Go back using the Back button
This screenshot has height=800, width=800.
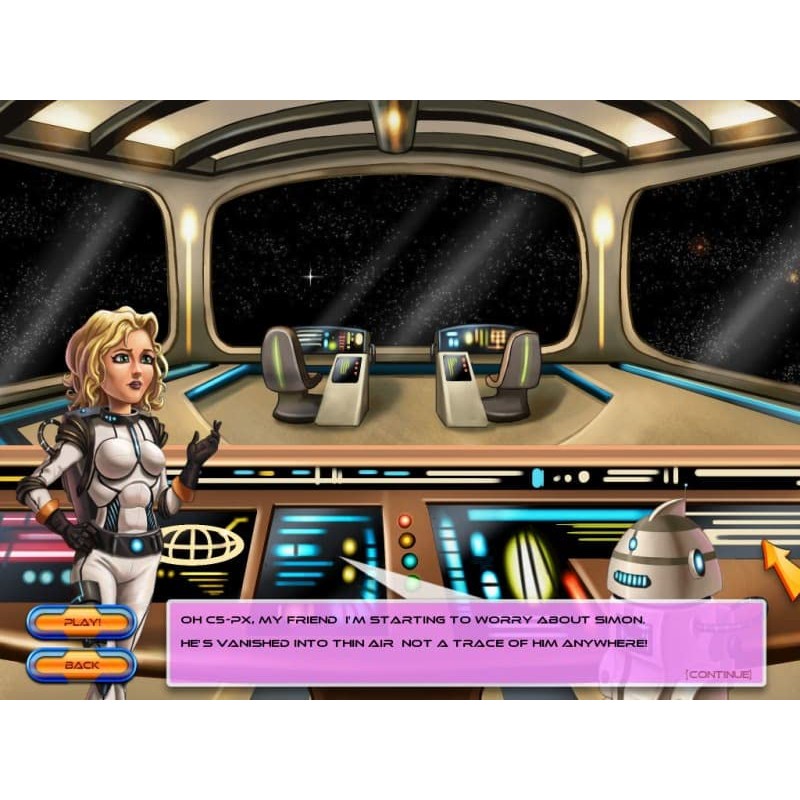(x=81, y=665)
